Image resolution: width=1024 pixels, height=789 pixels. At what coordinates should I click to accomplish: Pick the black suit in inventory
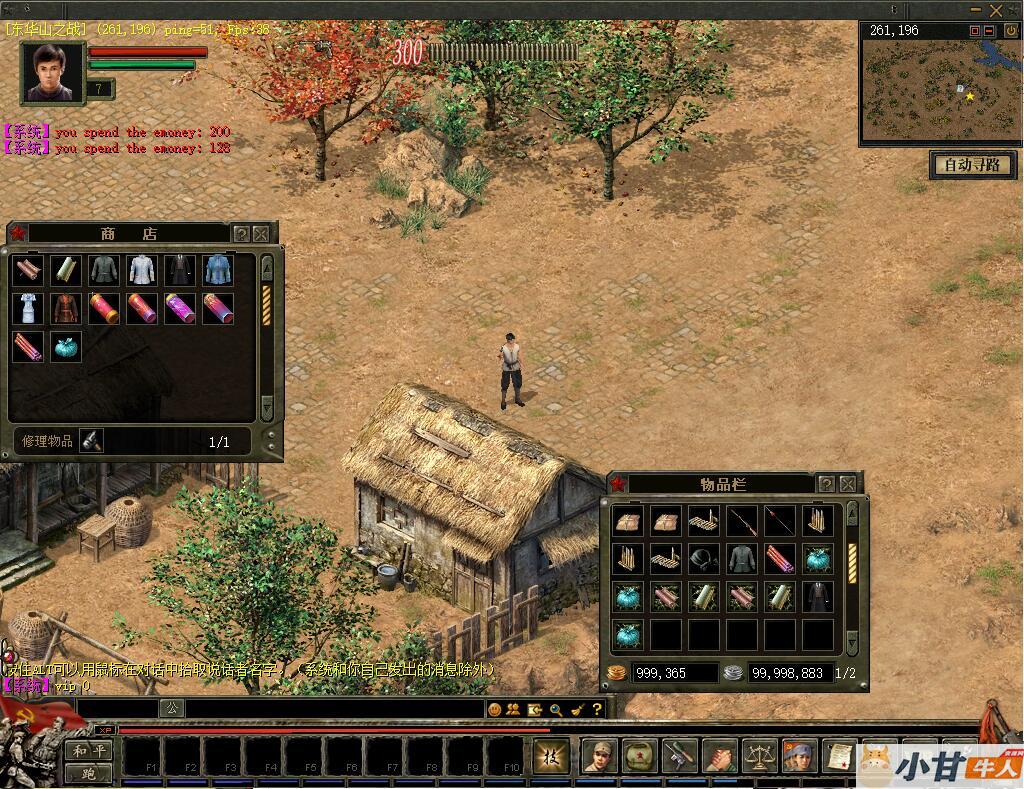point(818,597)
